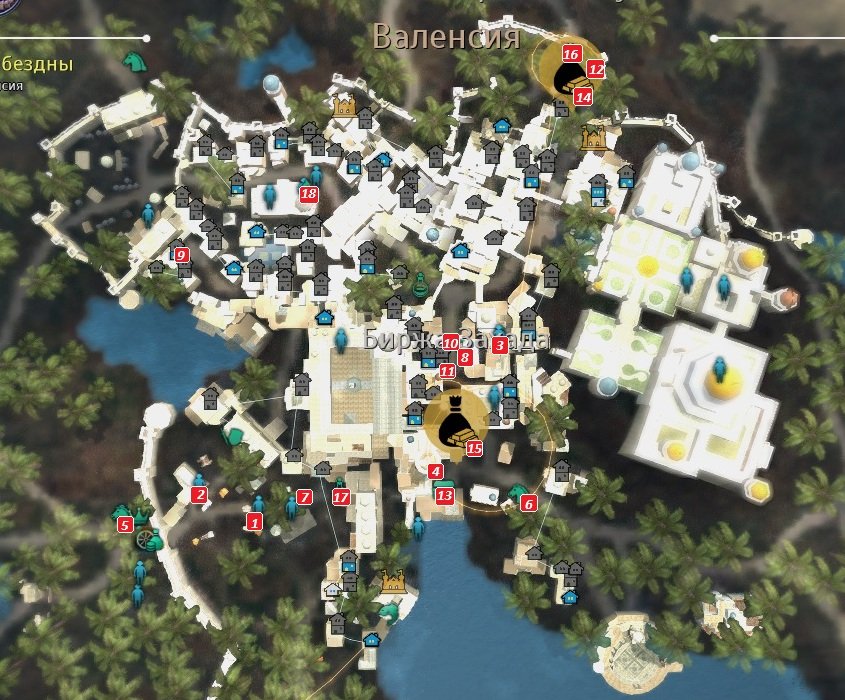
Task: Select the small green money bag icon
Action: (420, 283)
